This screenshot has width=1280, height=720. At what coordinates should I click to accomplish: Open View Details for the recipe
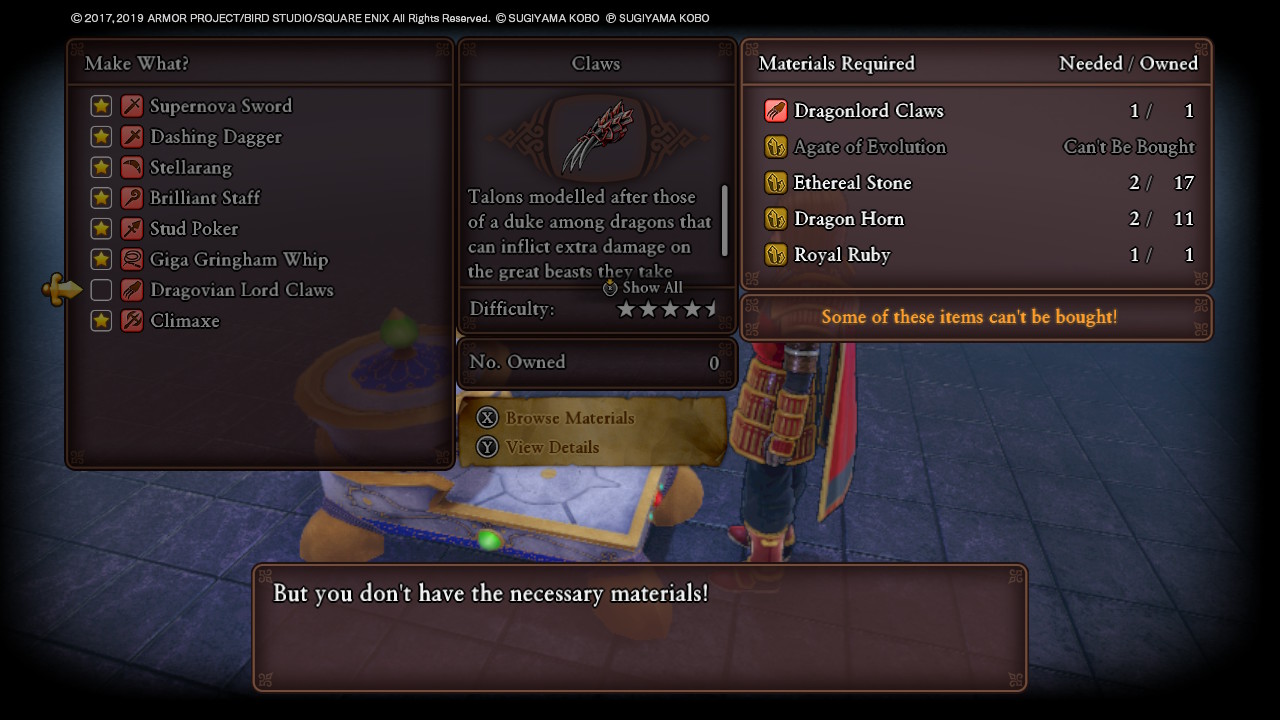coord(551,447)
